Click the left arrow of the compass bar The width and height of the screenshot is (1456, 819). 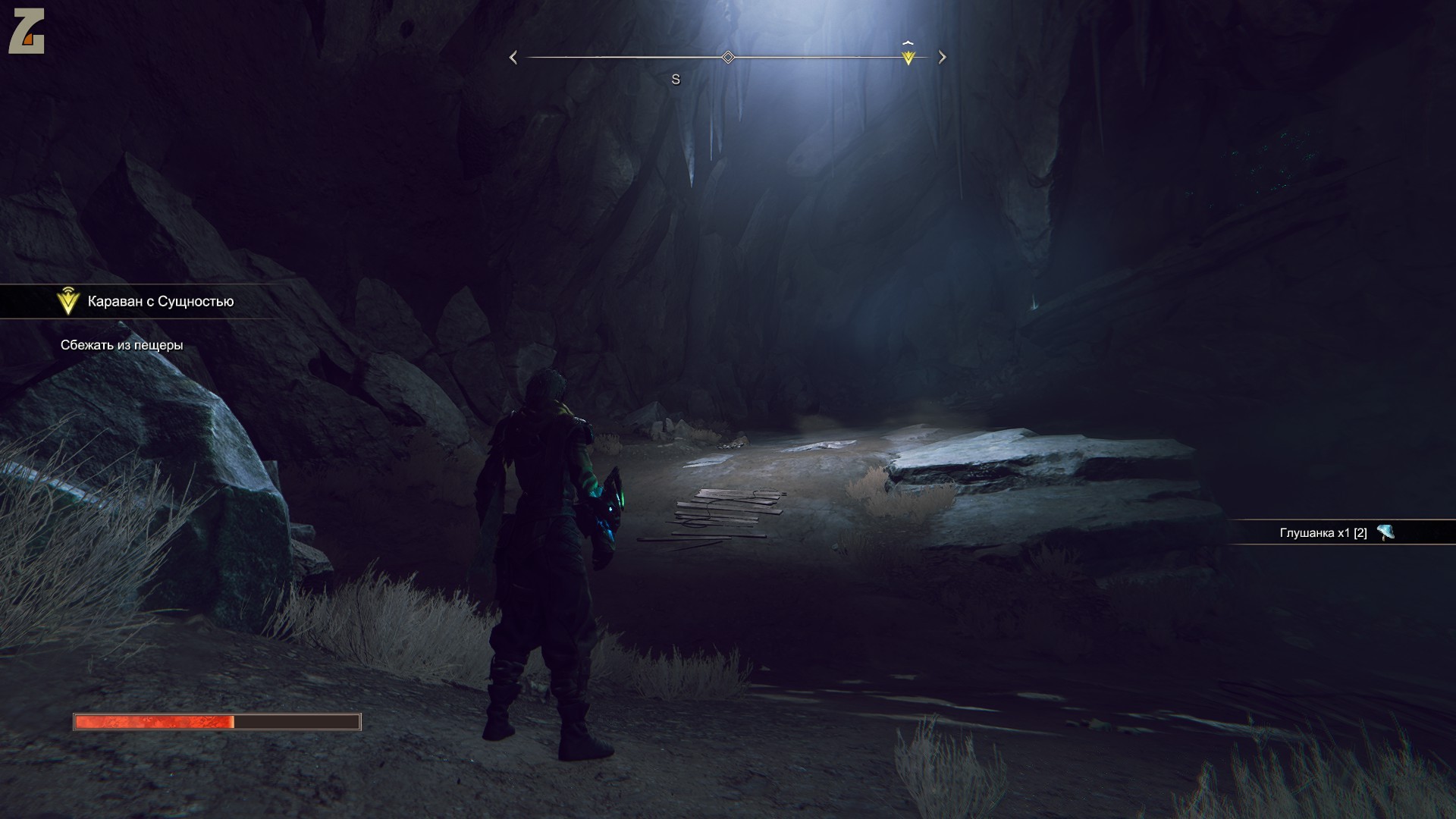click(513, 58)
